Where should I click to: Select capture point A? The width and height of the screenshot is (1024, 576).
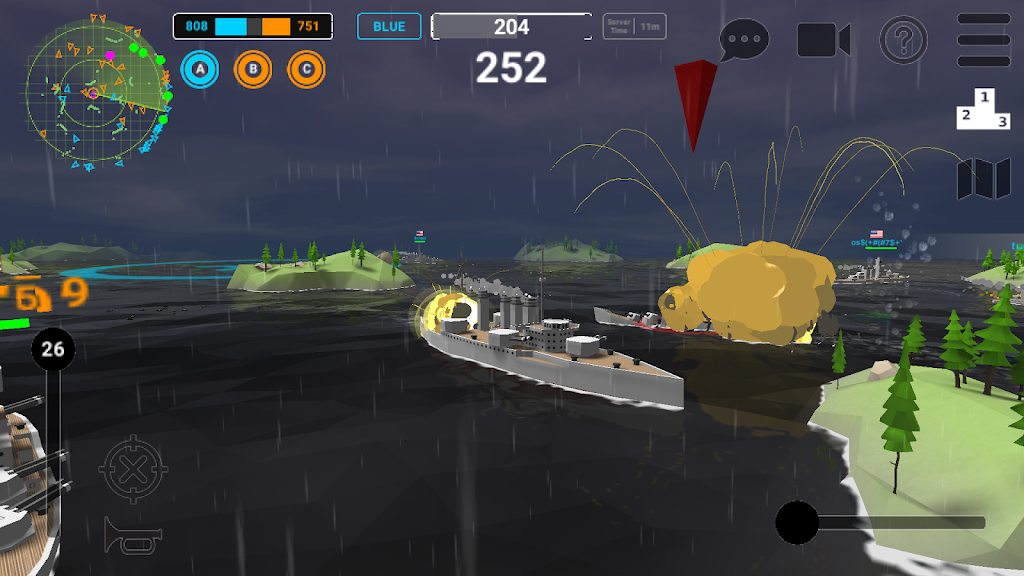(x=200, y=69)
